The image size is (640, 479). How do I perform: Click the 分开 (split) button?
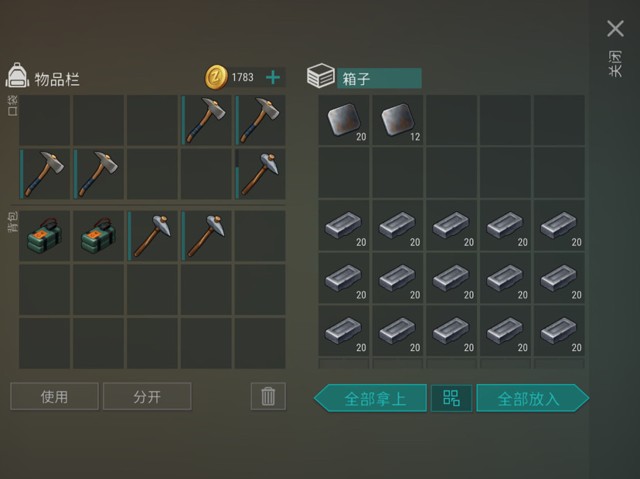click(x=147, y=397)
